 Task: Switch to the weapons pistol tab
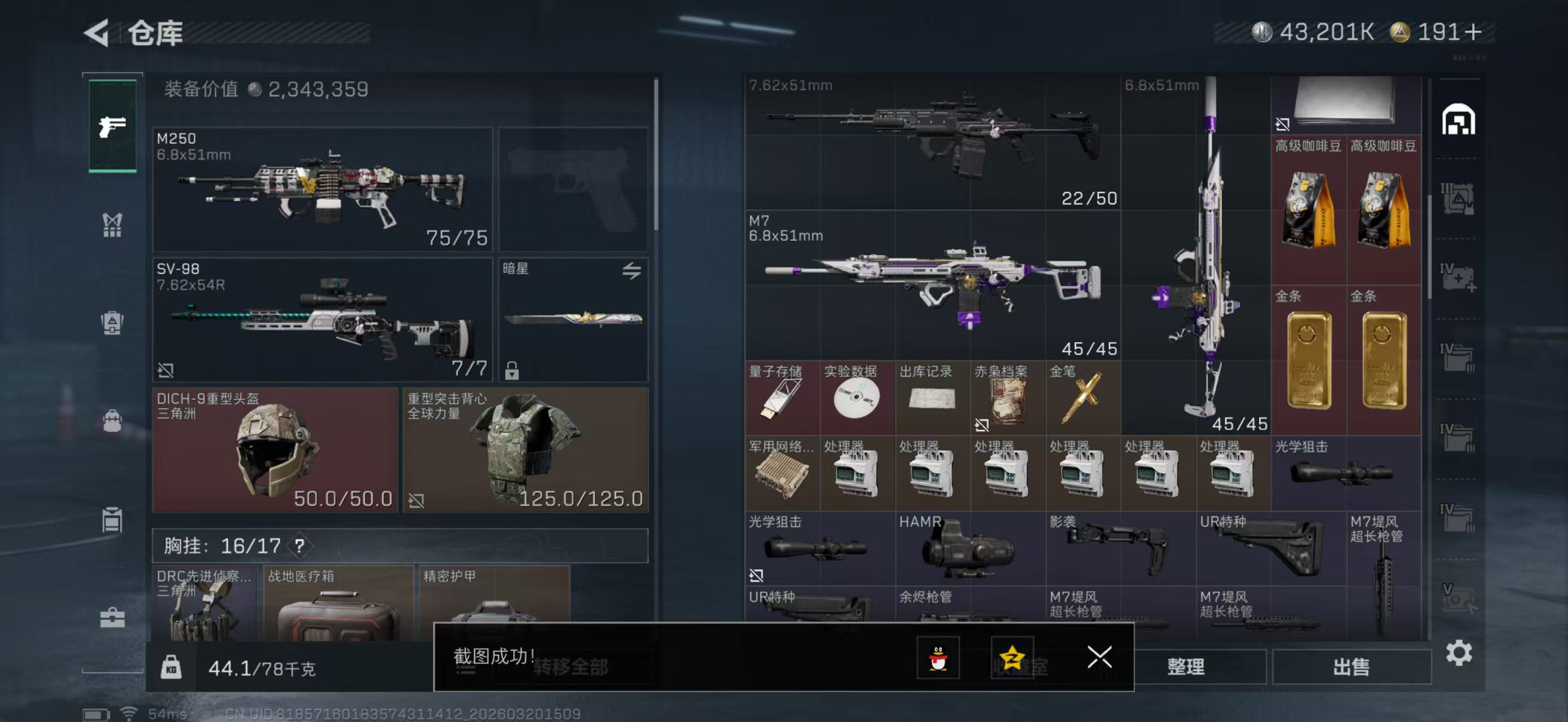pos(113,126)
